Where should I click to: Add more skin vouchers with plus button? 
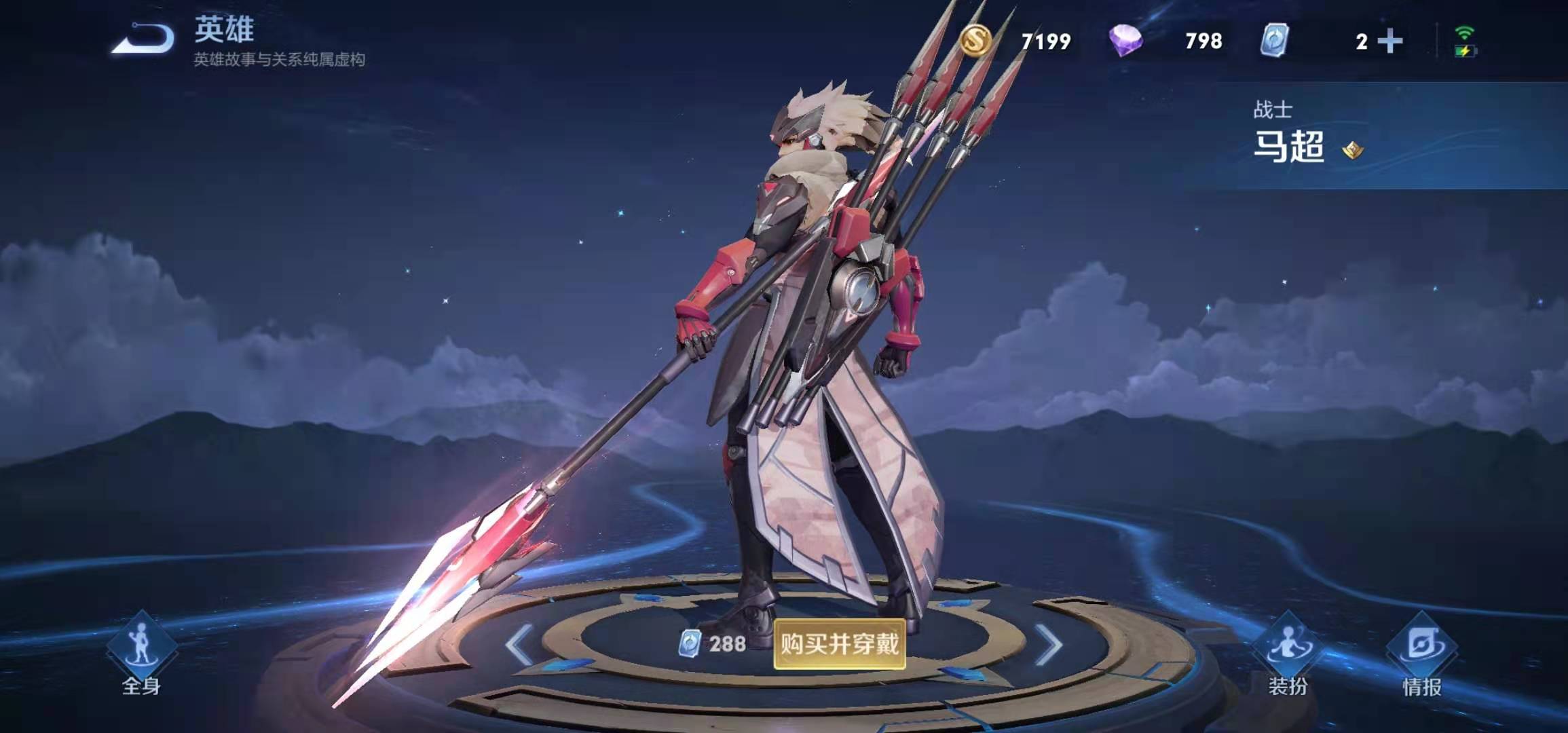(1390, 41)
